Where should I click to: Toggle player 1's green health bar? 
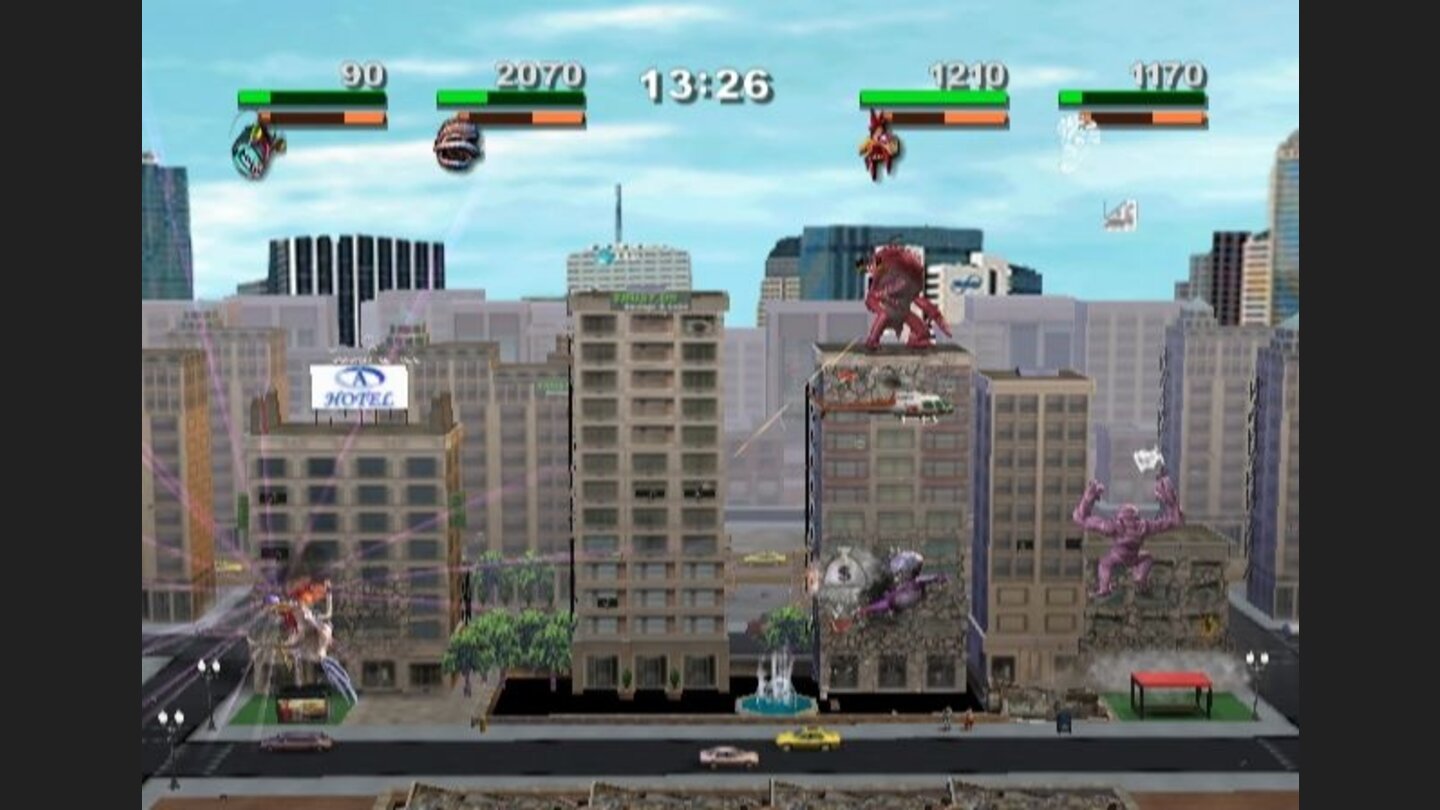[310, 98]
